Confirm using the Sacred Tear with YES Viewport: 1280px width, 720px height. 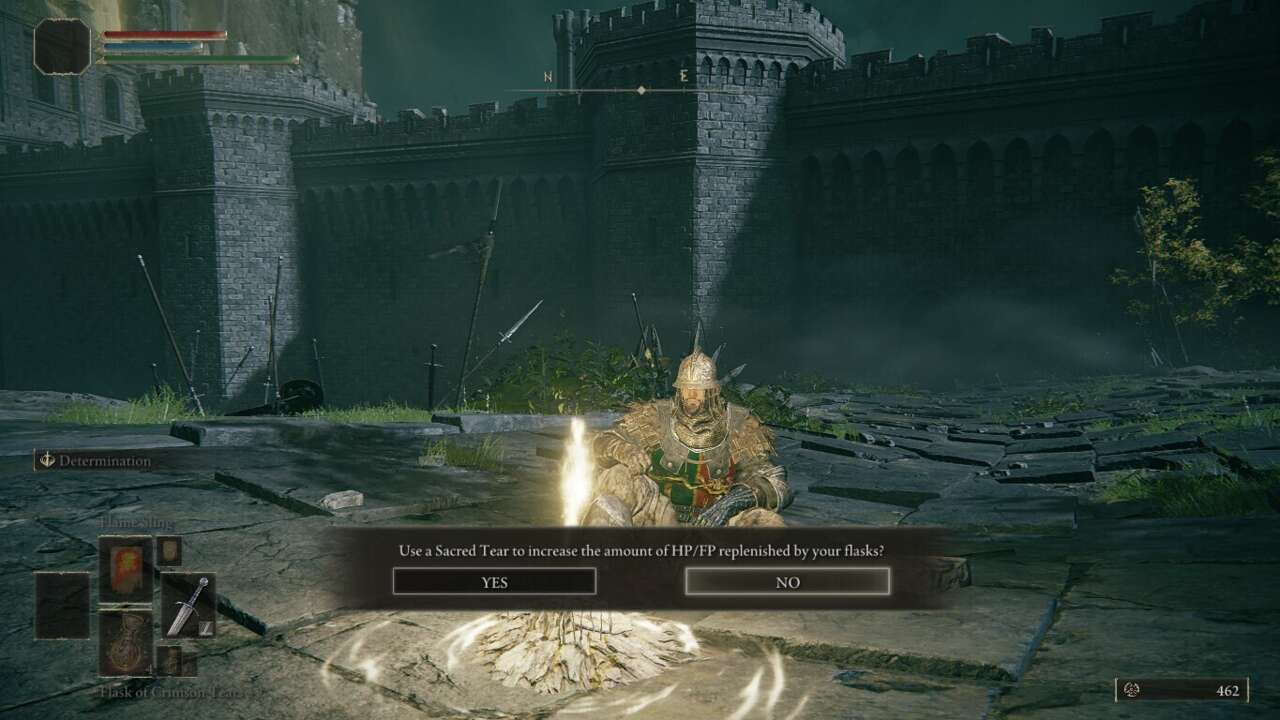[494, 581]
